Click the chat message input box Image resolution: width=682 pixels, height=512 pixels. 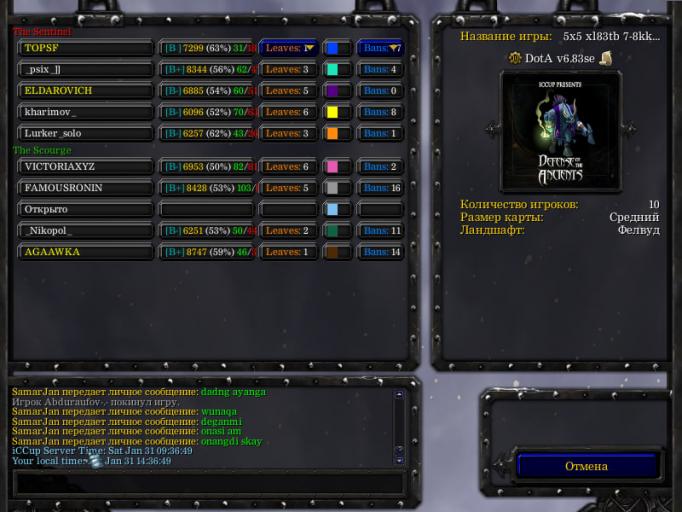click(x=208, y=483)
